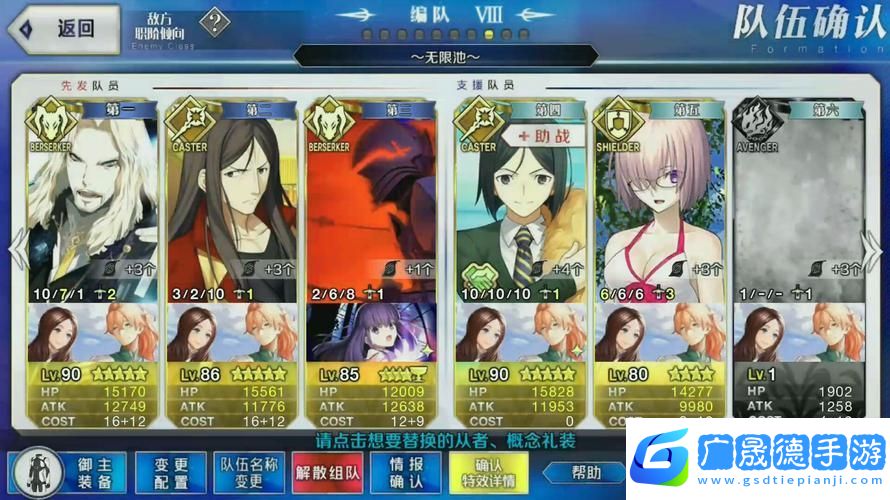The width and height of the screenshot is (890, 500).
Task: Open the 帮助 help button
Action: (x=586, y=473)
